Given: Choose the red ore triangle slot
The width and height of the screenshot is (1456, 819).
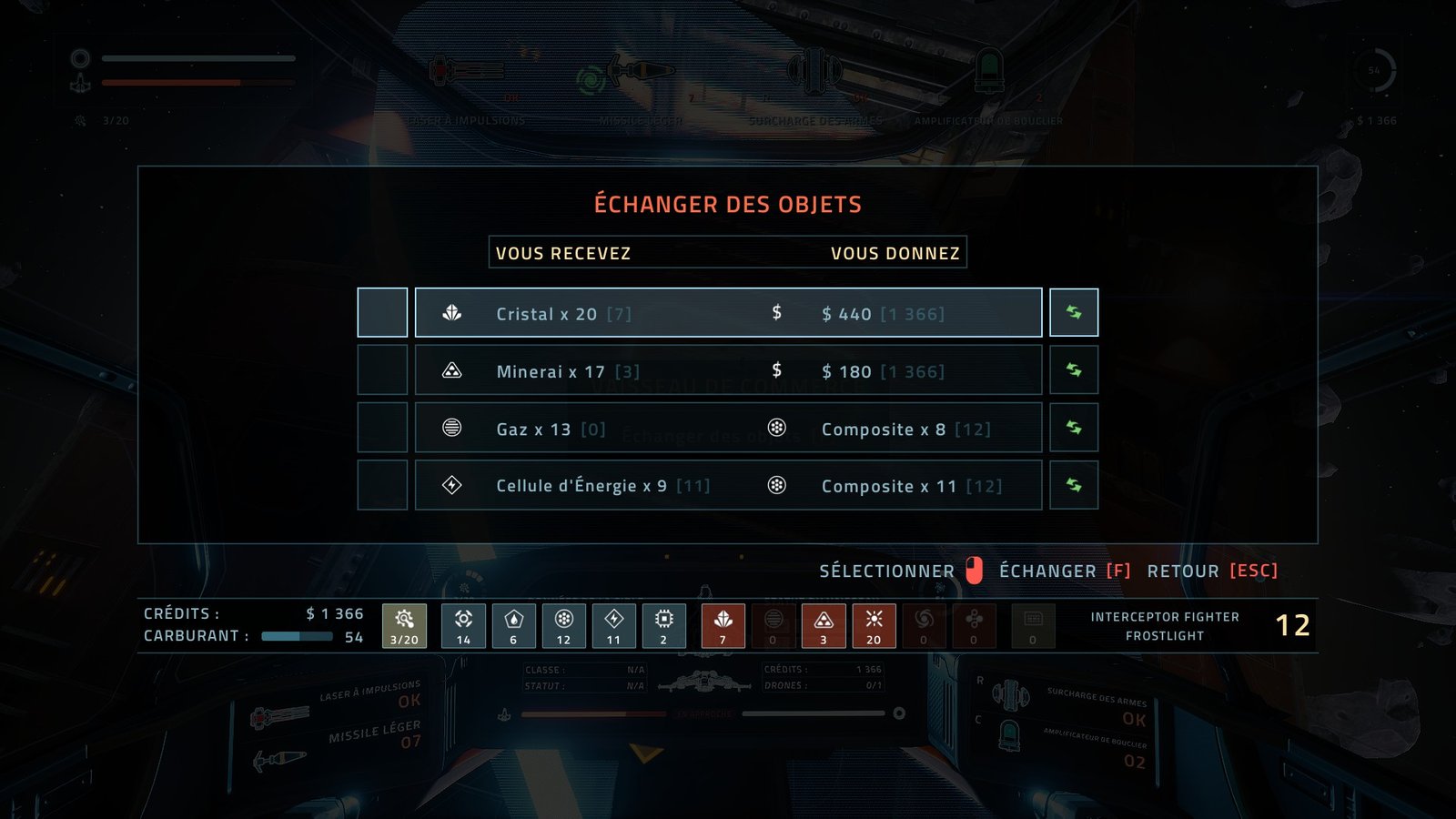Looking at the screenshot, I should pyautogui.click(x=824, y=625).
